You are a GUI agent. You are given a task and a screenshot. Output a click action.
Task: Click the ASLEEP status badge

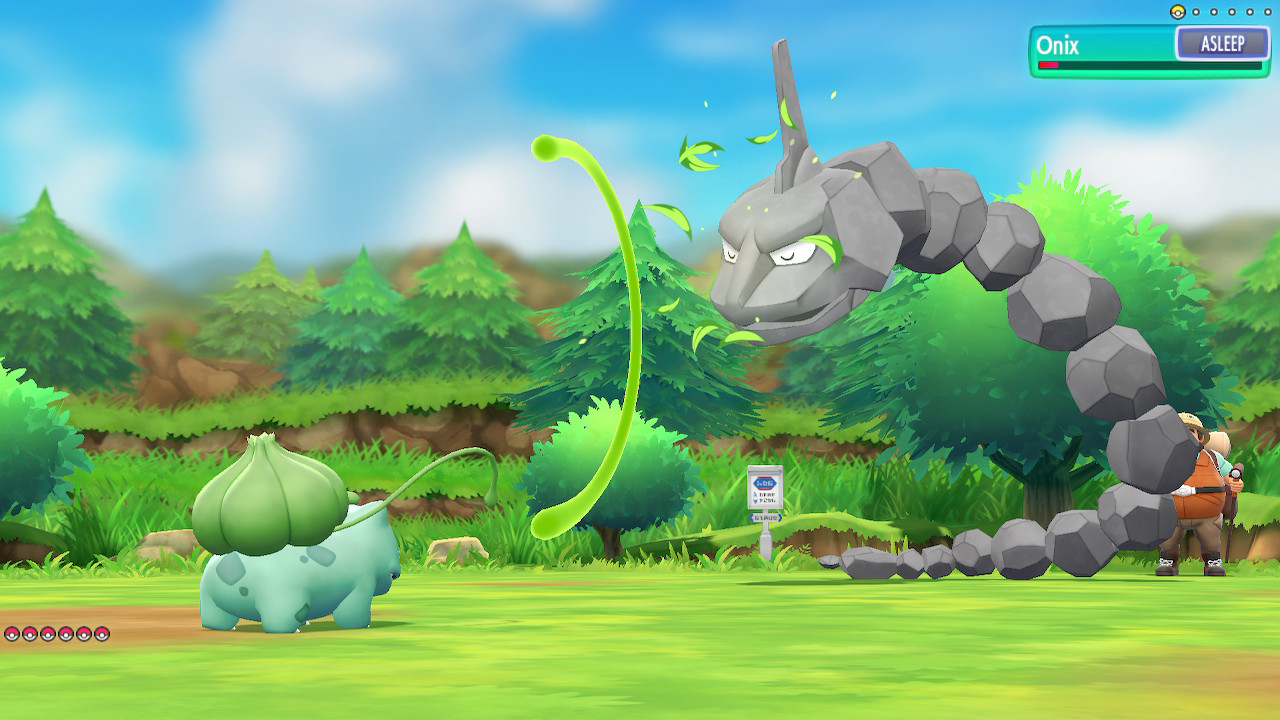[1221, 44]
